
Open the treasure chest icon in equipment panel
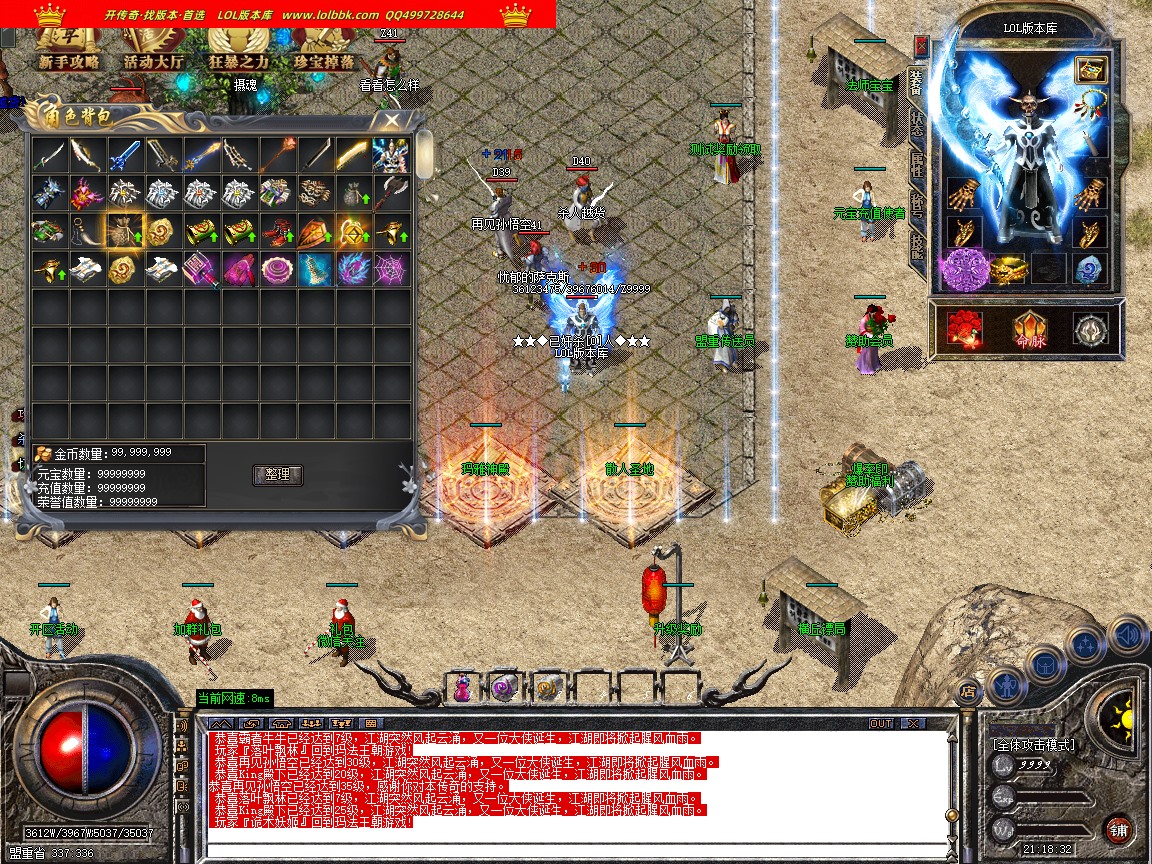pos(1089,69)
